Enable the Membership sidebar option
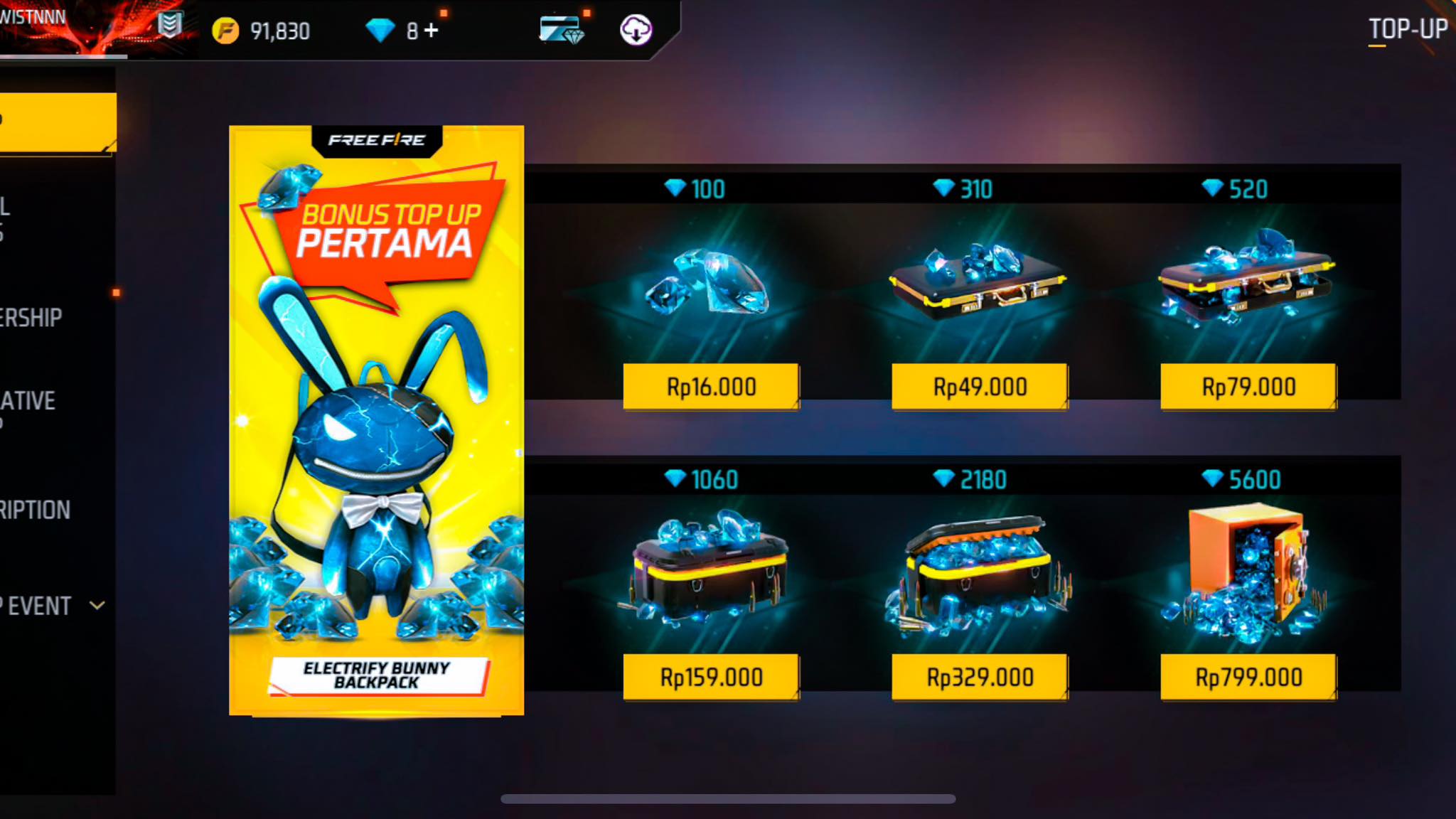 click(32, 316)
